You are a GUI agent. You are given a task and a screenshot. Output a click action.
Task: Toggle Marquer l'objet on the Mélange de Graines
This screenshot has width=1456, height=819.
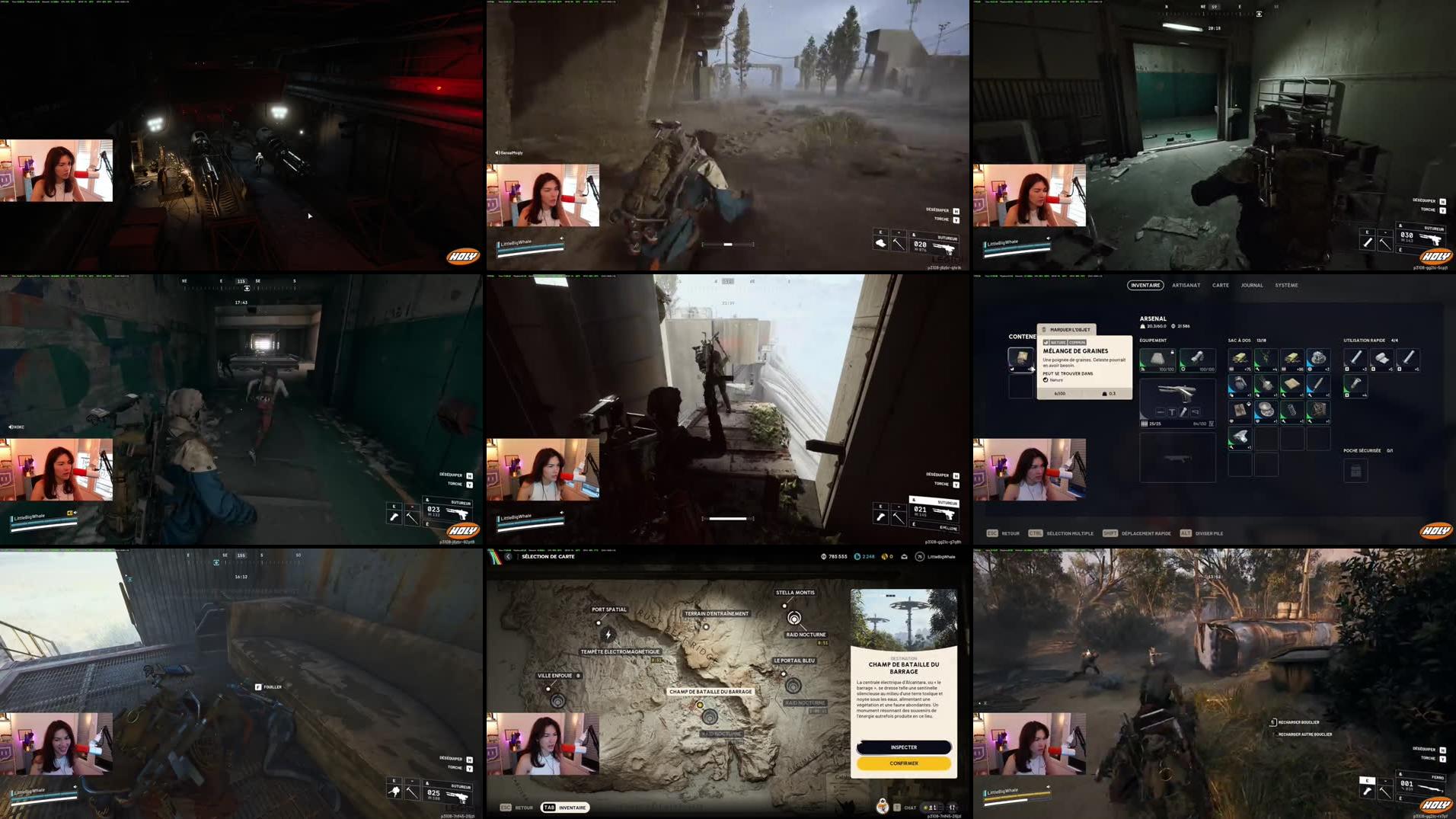[x=1069, y=329]
